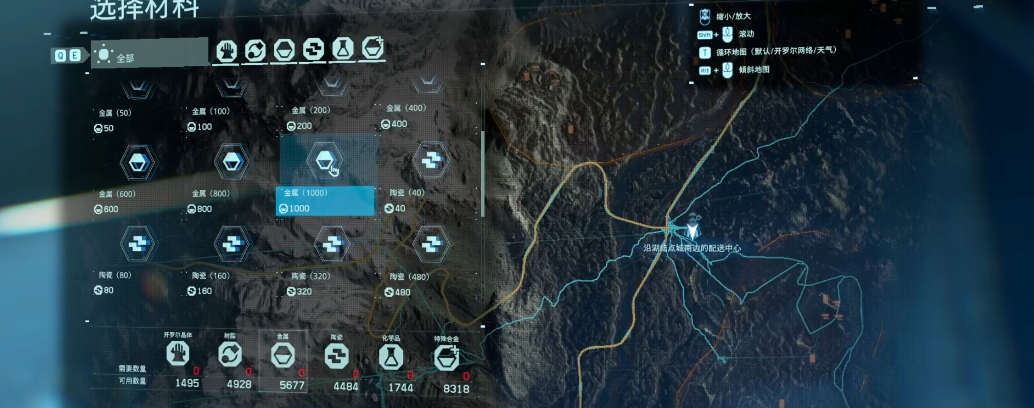Show the ceramic category tab
This screenshot has height=408, width=1034.
314,49
